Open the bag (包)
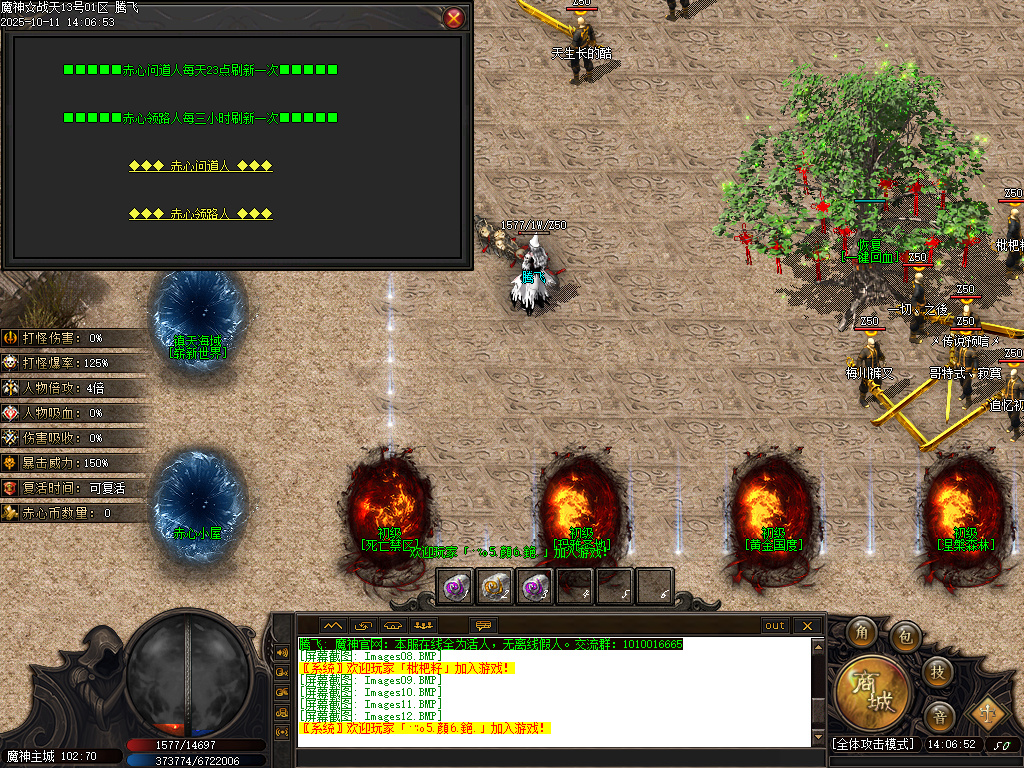The image size is (1024, 768). point(905,634)
